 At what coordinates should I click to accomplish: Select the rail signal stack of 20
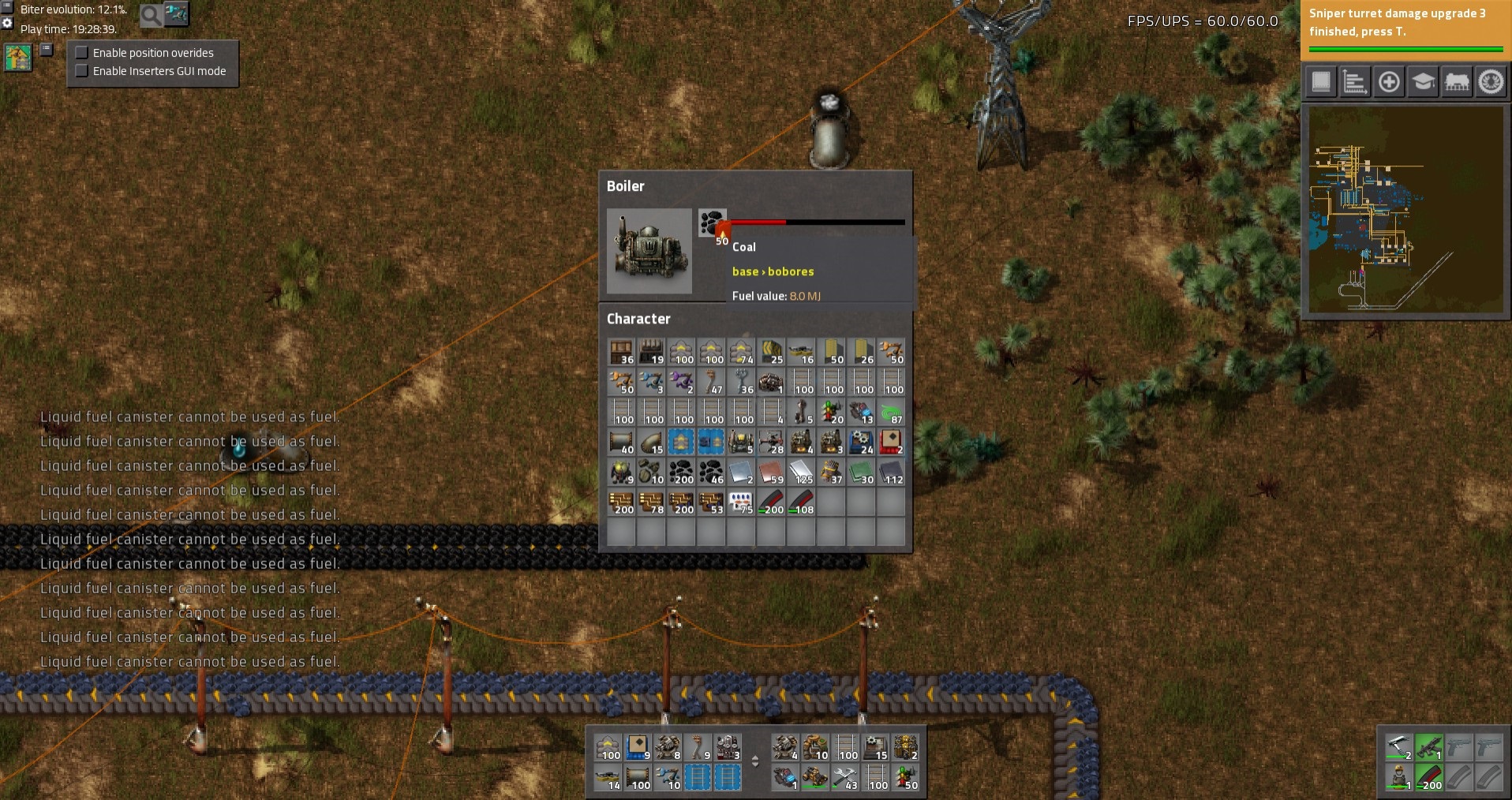tap(831, 413)
